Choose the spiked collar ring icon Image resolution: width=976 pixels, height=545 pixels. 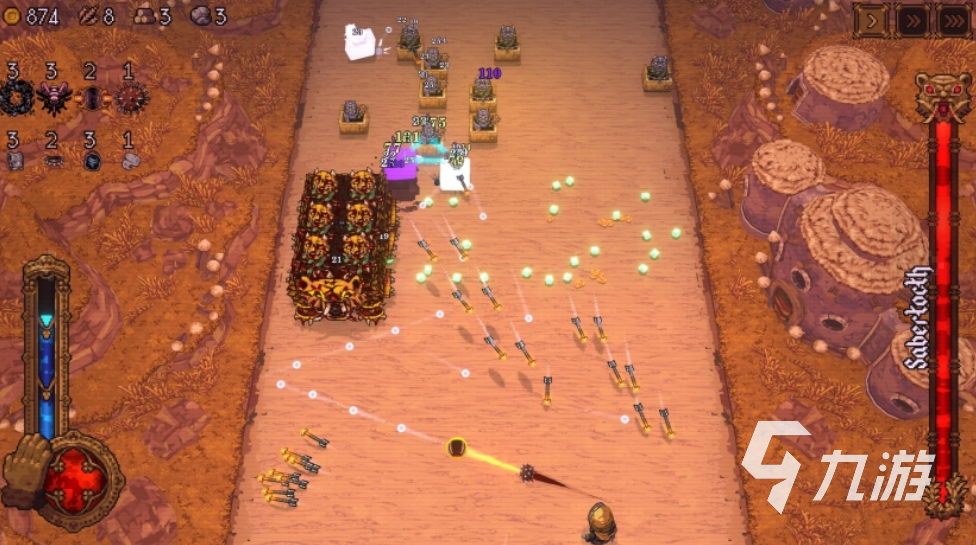[x=52, y=161]
